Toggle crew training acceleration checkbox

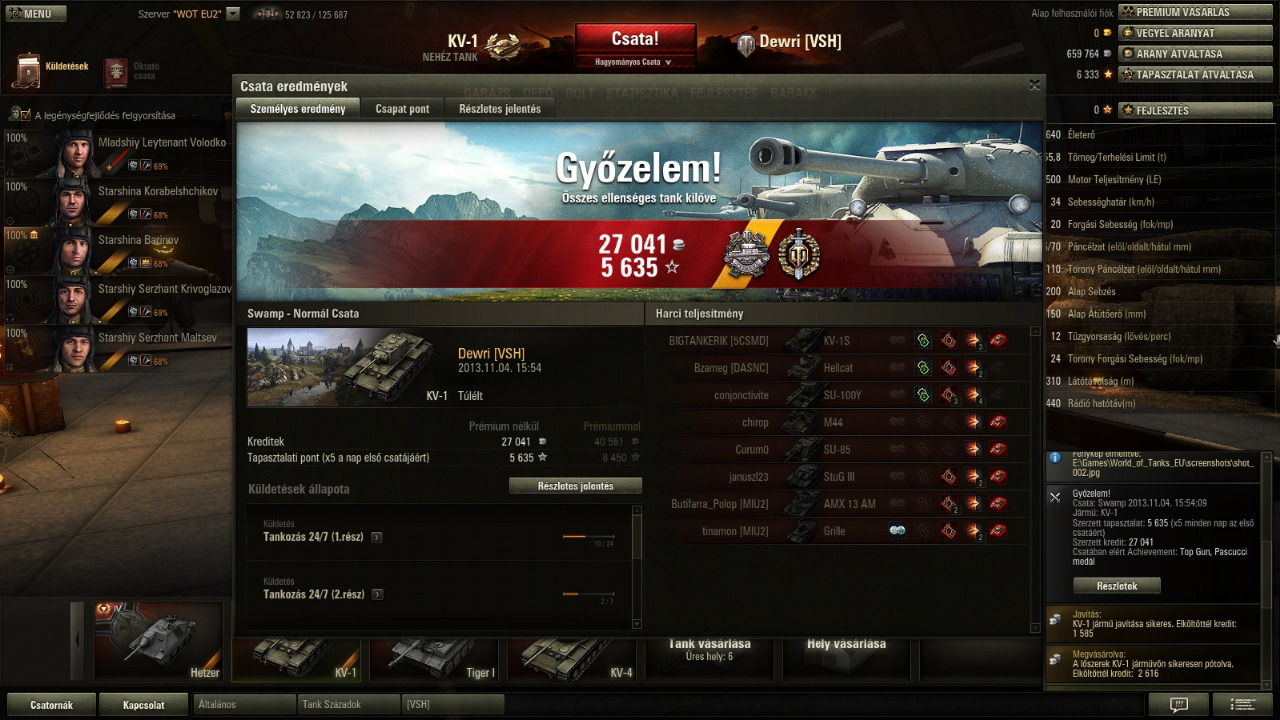(25, 115)
